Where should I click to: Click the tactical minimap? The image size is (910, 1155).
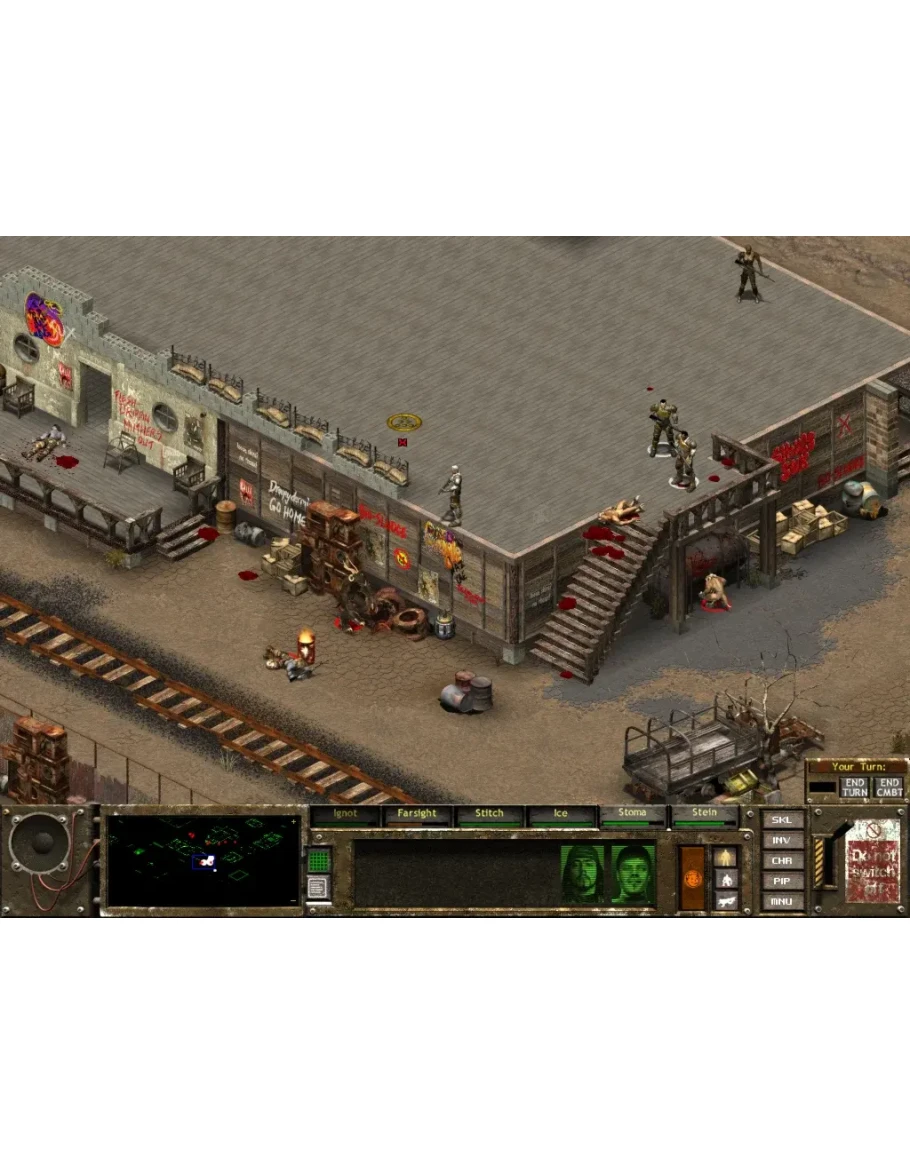[203, 860]
